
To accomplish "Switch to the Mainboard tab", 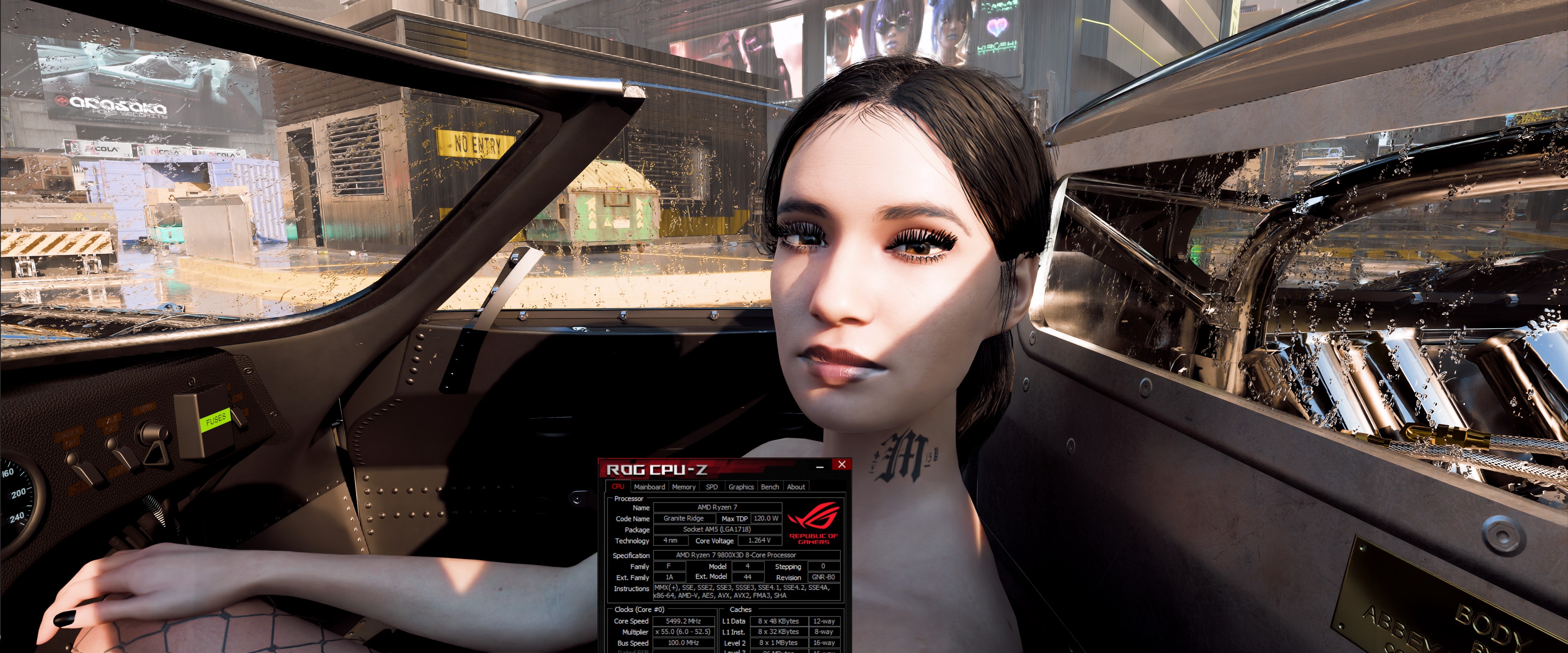I will [649, 487].
